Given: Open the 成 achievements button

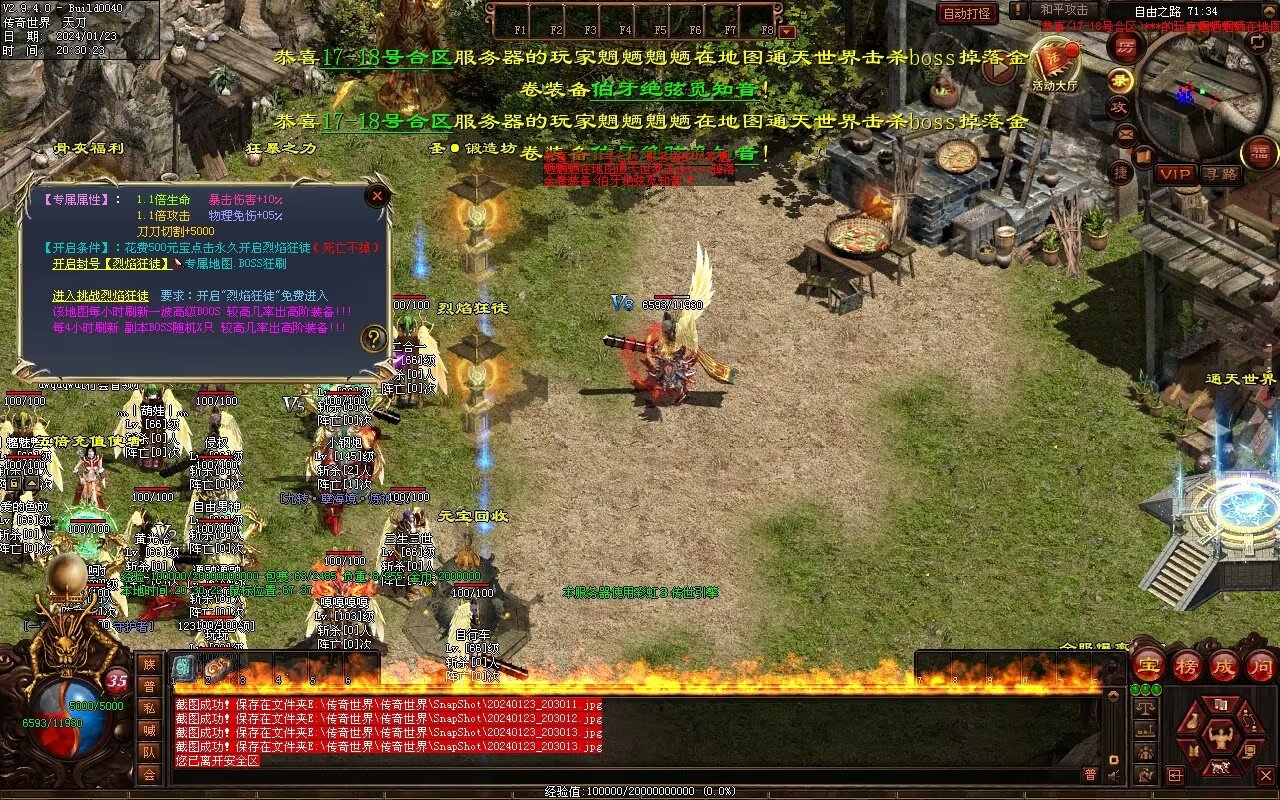Looking at the screenshot, I should pyautogui.click(x=1224, y=665).
